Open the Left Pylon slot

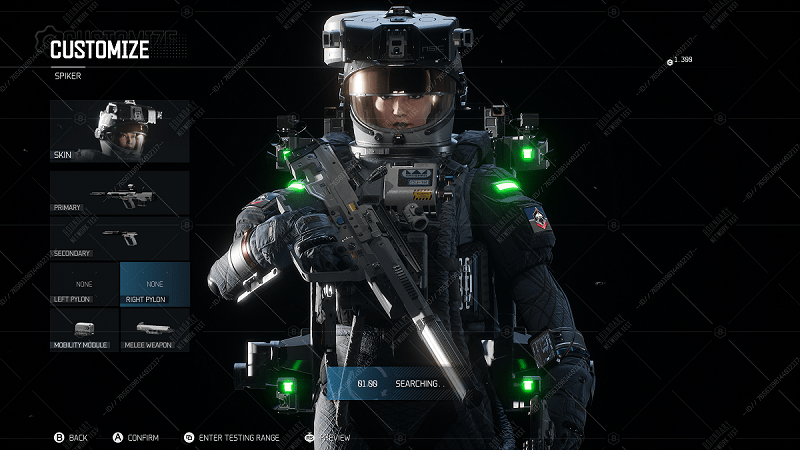tap(84, 284)
